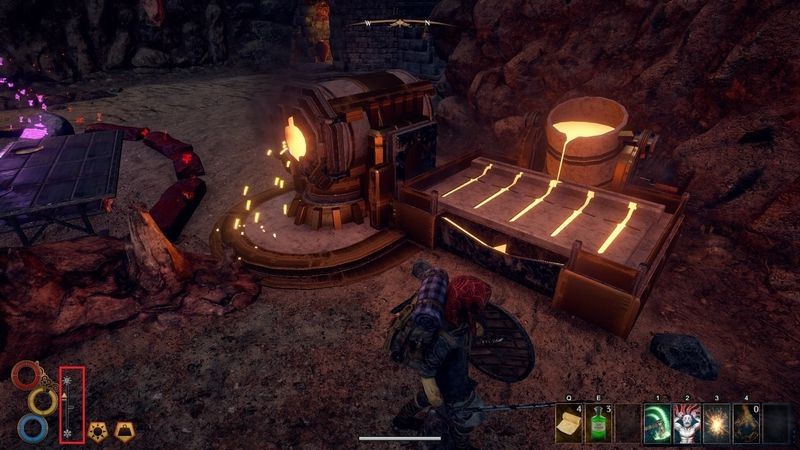Use the green potion bottle slot
This screenshot has height=450, width=800.
[599, 423]
